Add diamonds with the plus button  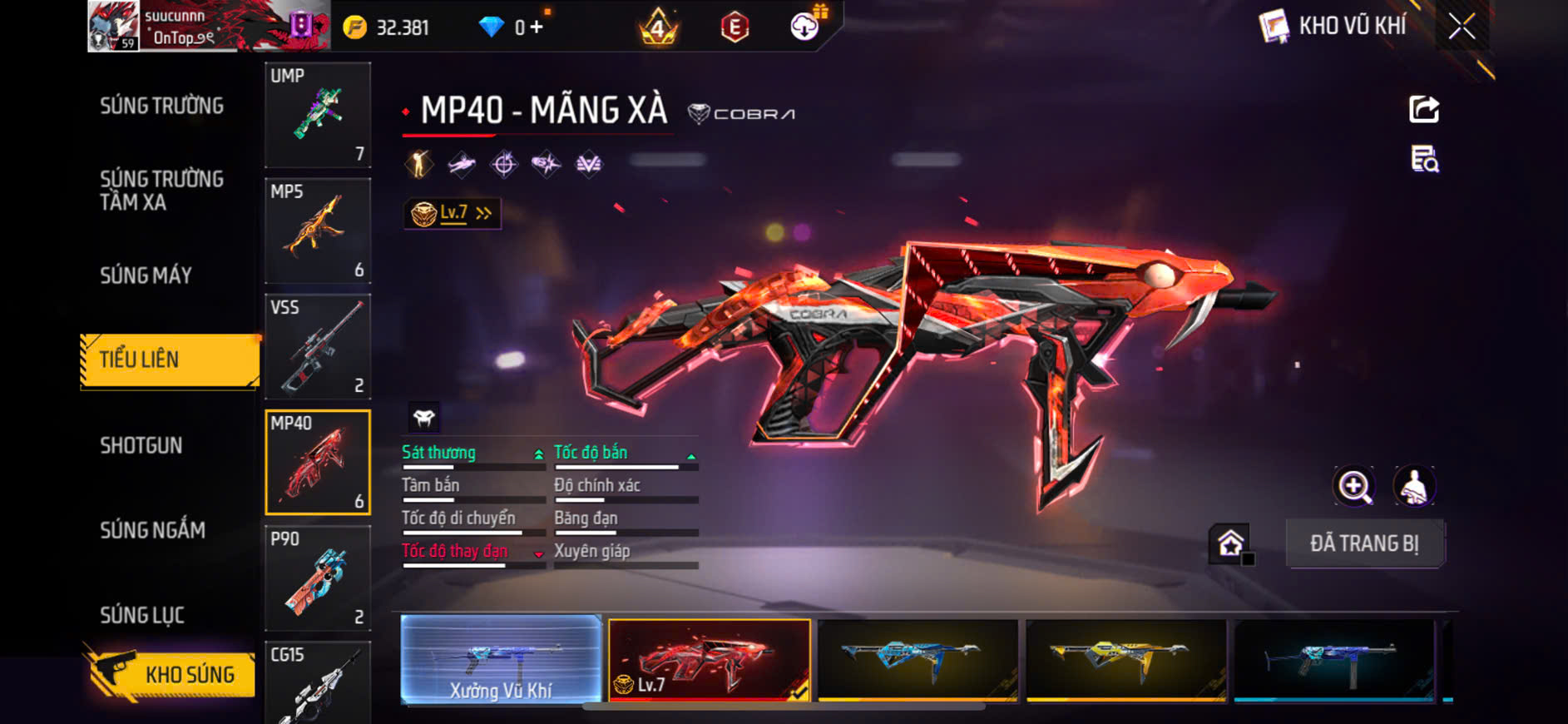[537, 27]
